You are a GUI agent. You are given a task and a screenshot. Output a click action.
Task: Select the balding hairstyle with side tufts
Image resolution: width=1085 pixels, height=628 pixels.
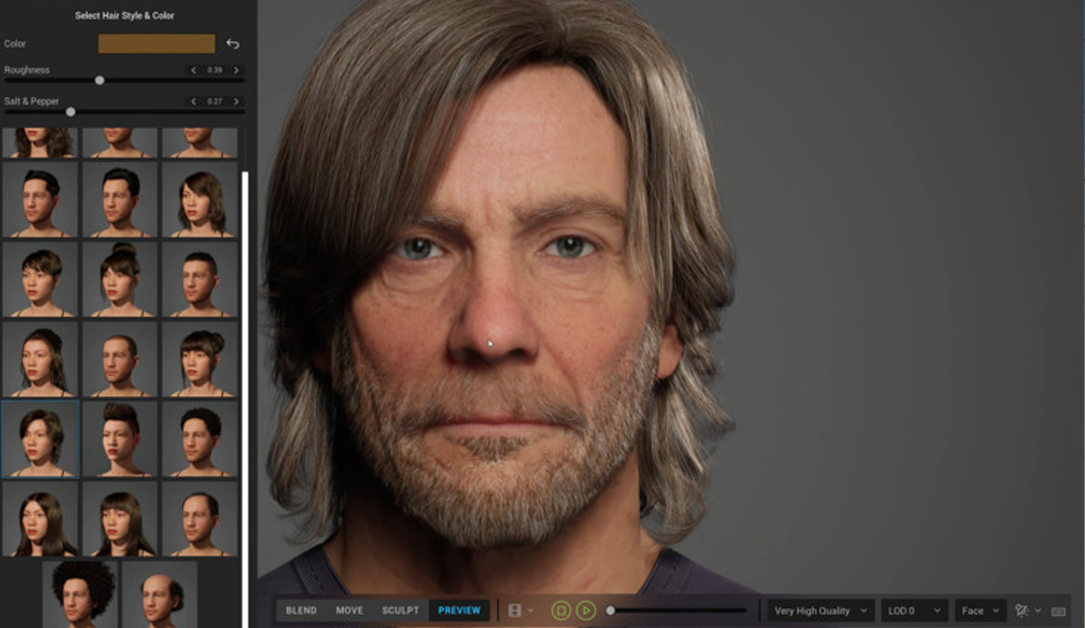pyautogui.click(x=159, y=593)
